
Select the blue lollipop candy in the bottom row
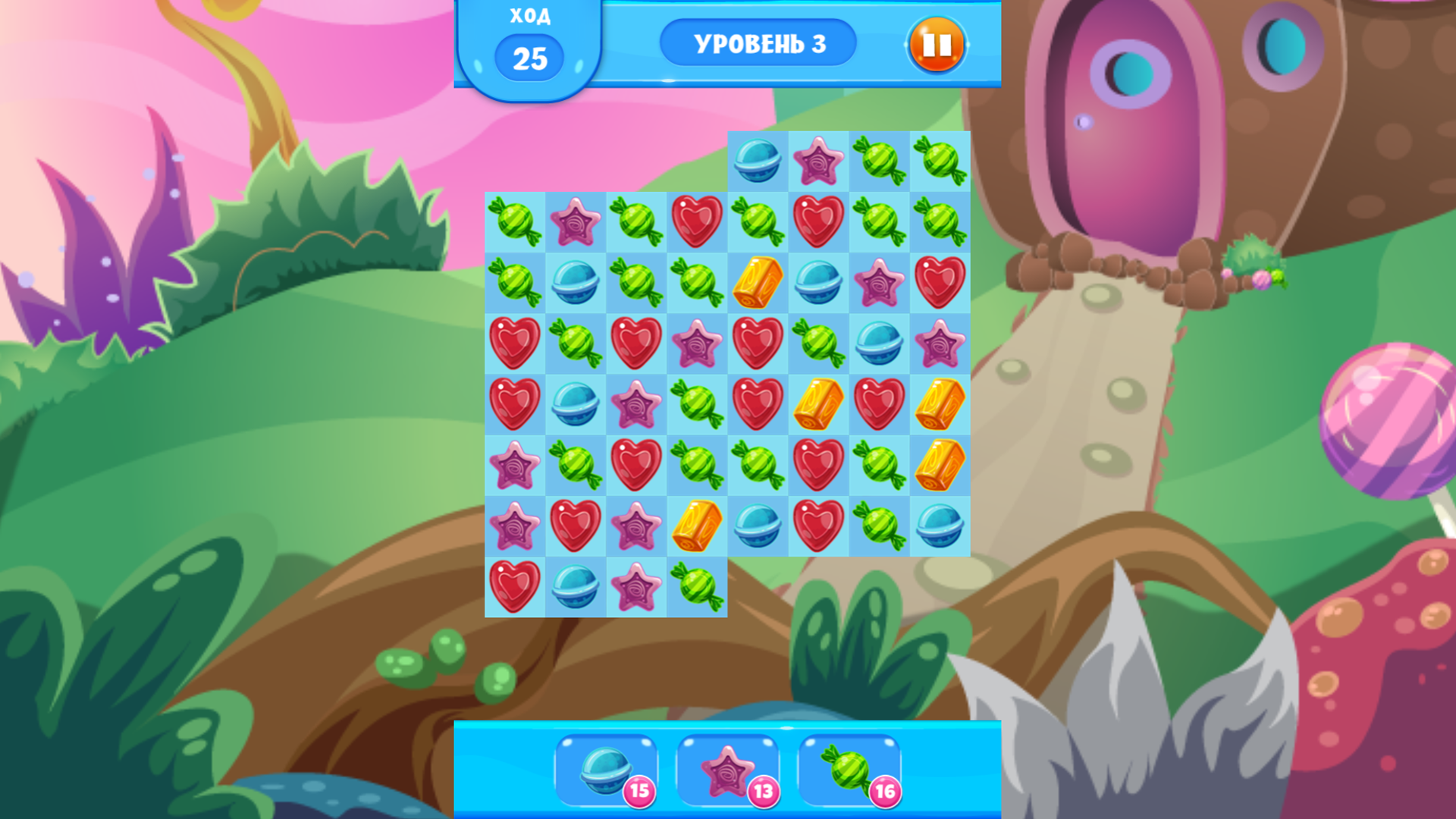click(576, 588)
